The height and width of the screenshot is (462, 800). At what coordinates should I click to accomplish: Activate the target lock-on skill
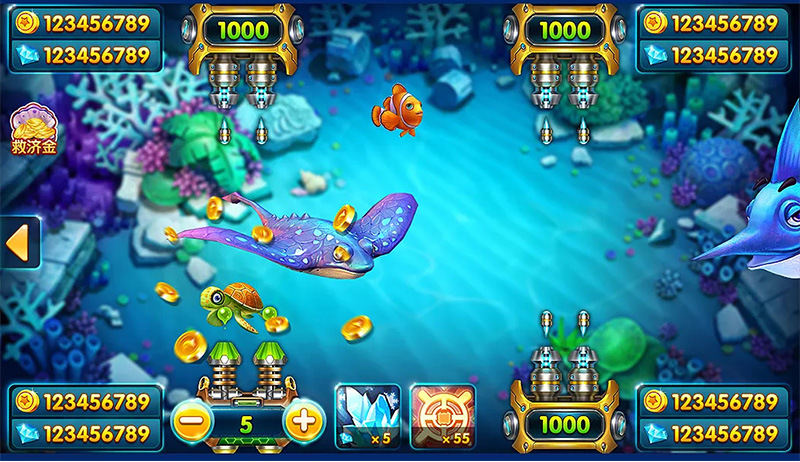pos(442,415)
